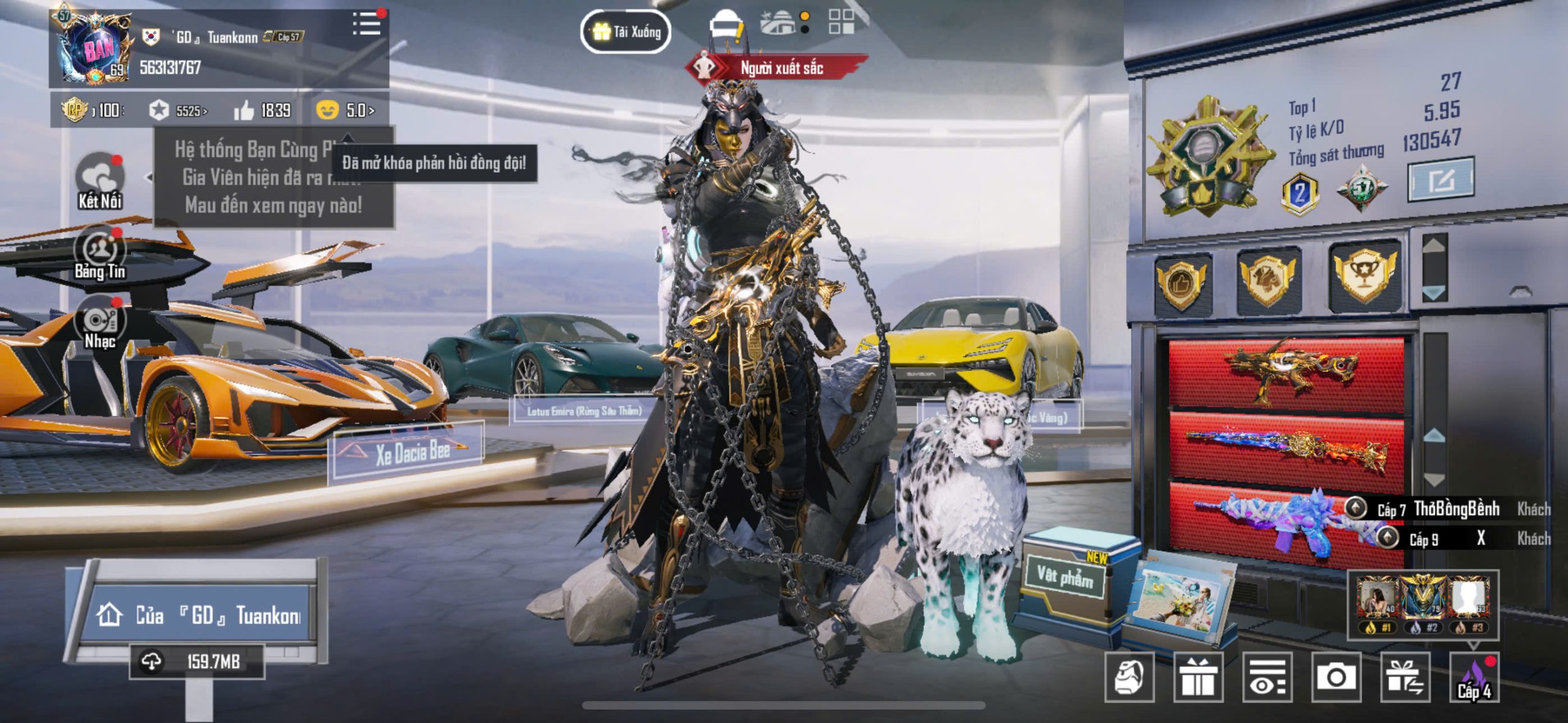View the #1 ranked visitor avatar

click(1376, 601)
